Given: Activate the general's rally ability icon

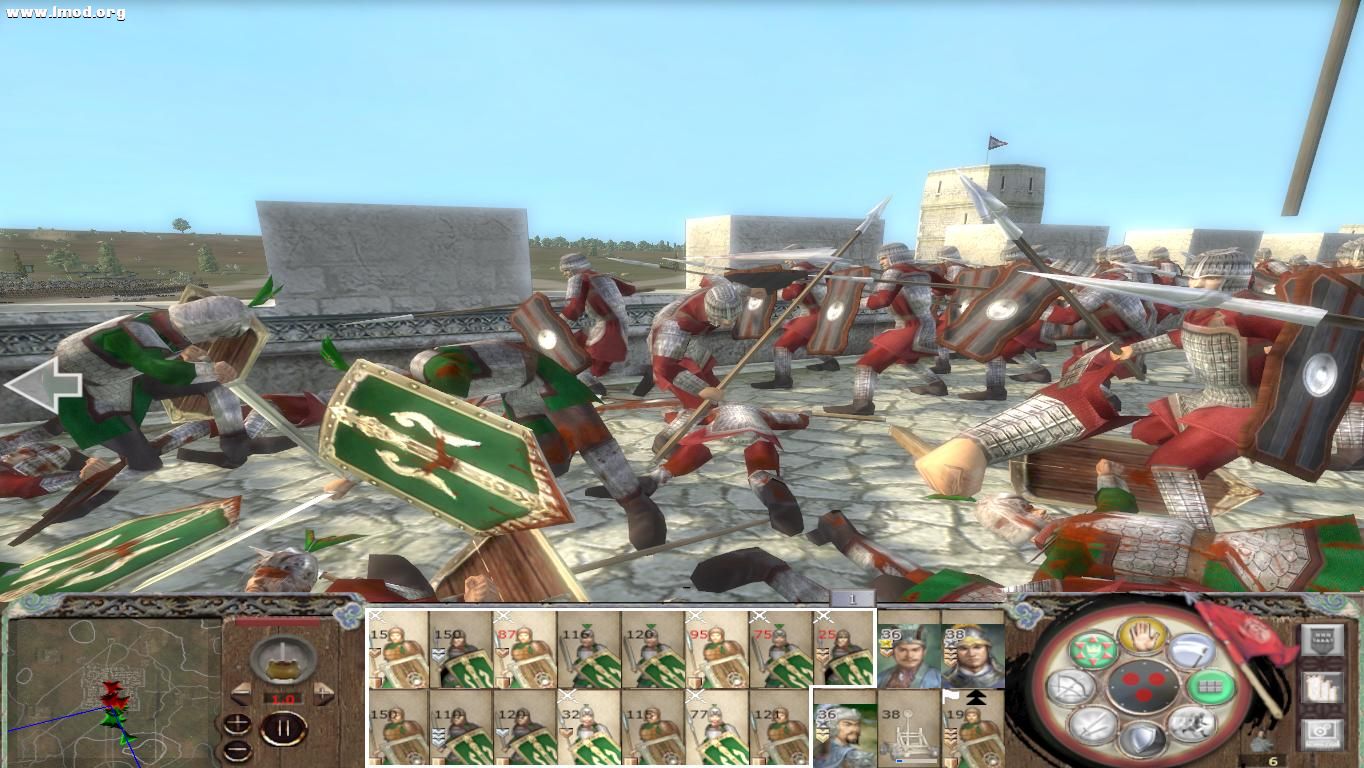Looking at the screenshot, I should click(x=1093, y=648).
